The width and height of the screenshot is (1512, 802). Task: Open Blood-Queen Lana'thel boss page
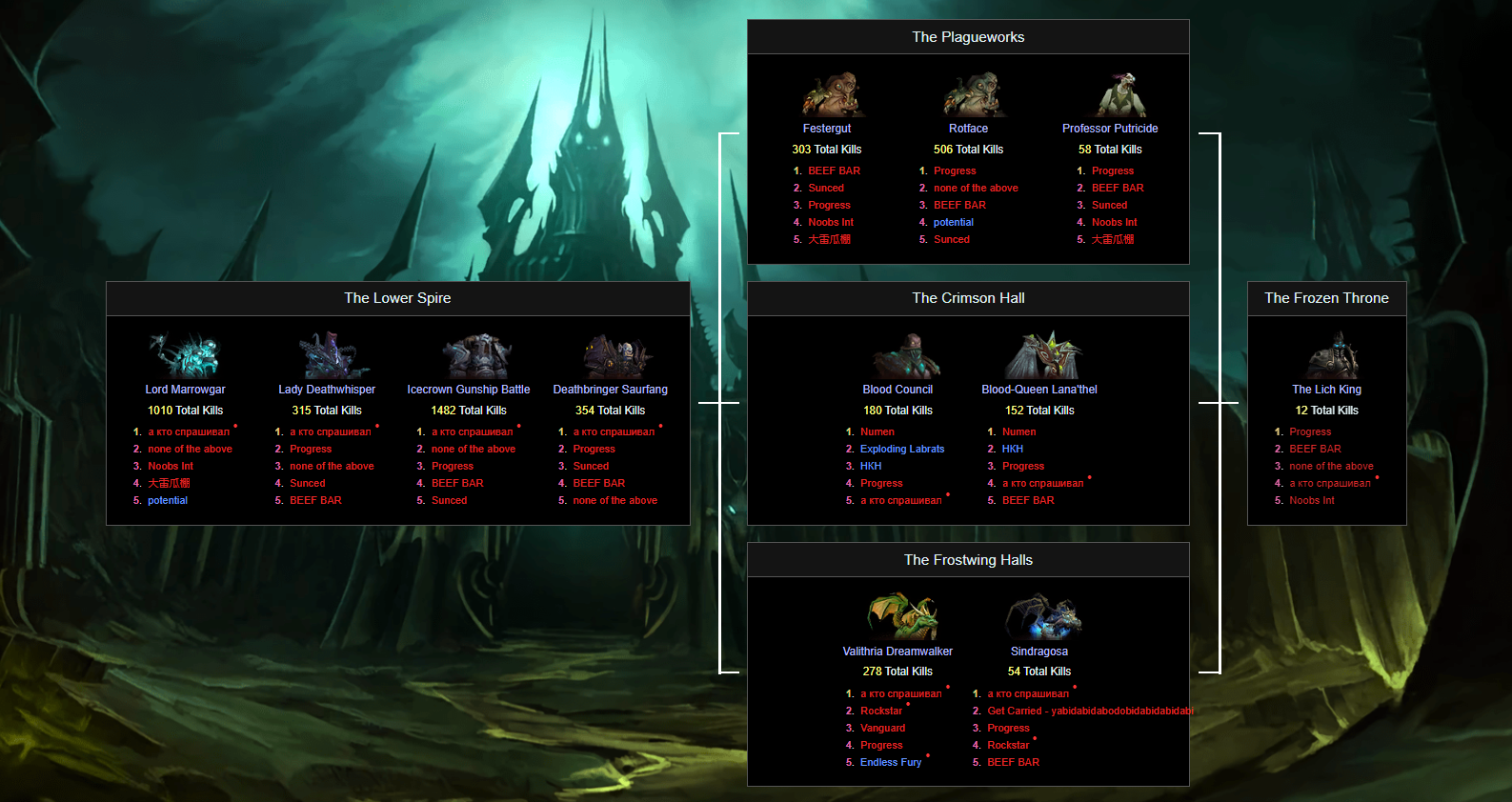[x=1039, y=390]
